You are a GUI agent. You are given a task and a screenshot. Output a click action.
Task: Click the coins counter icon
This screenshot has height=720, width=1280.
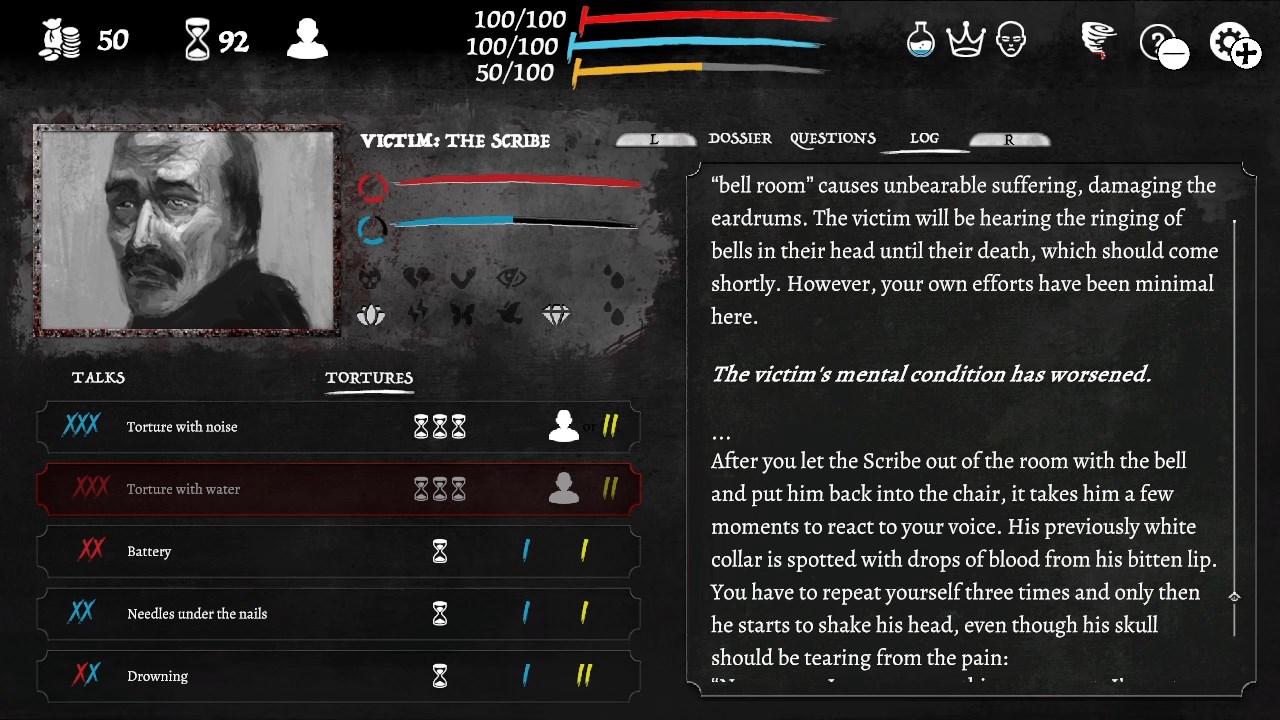tap(60, 40)
